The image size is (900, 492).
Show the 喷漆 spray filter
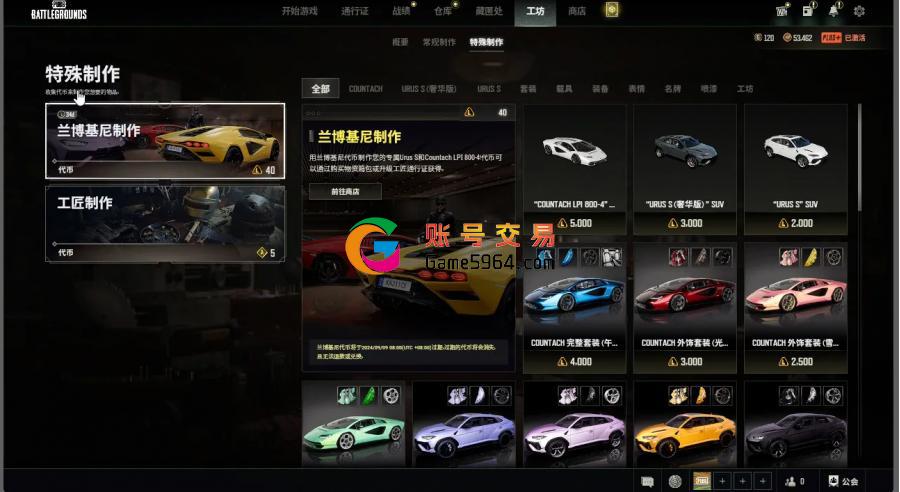click(x=709, y=89)
